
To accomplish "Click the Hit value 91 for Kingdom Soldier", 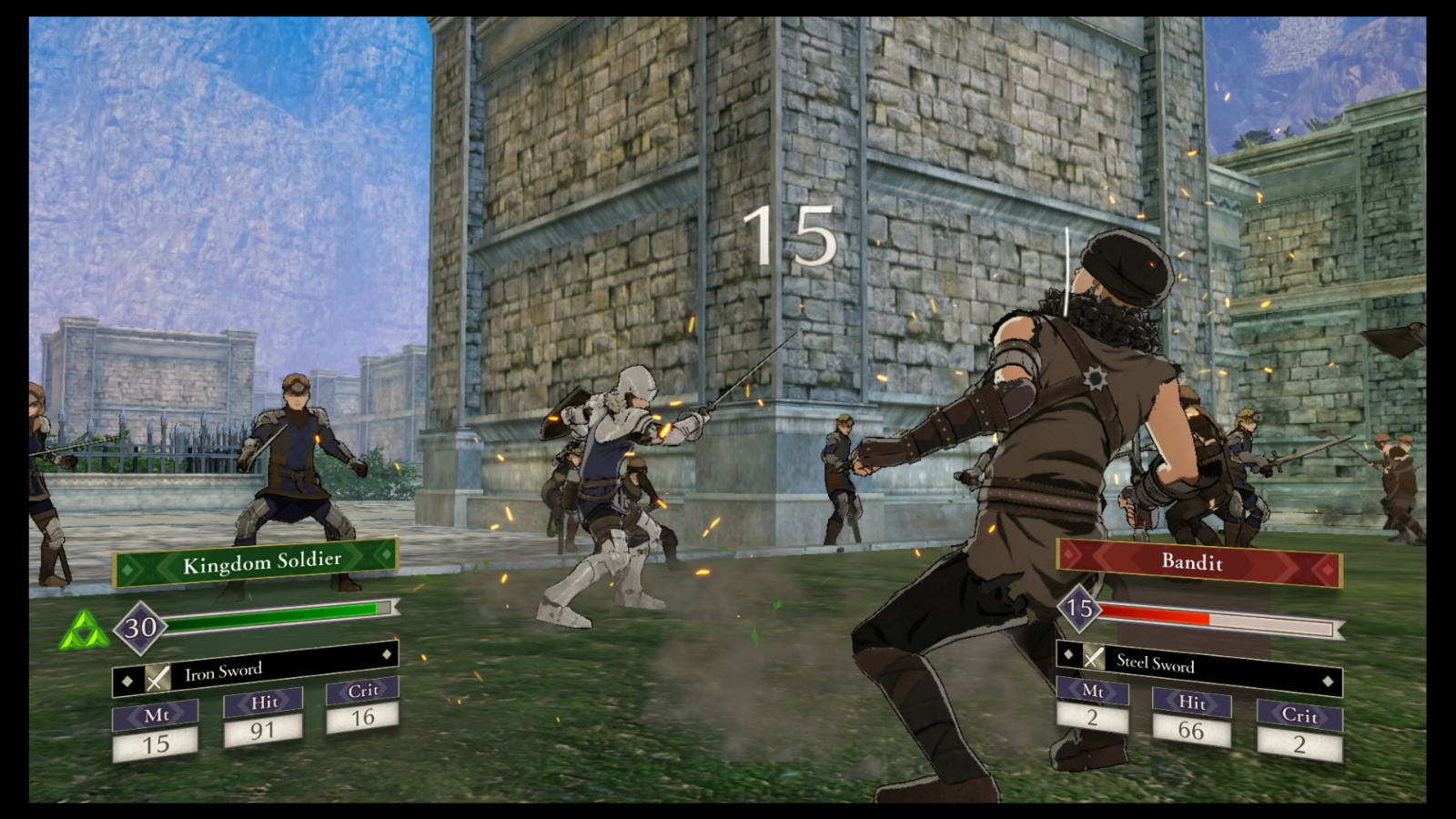I will [x=262, y=728].
